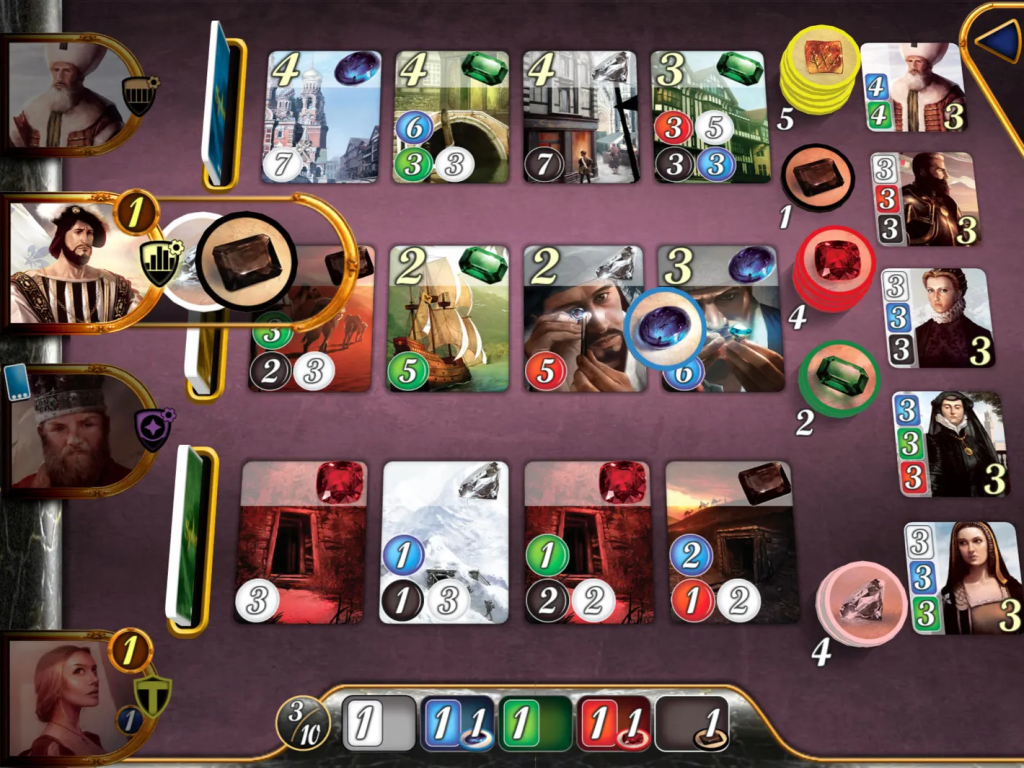
Task: Take a gold joker token from the yellow pile
Action: (822, 62)
